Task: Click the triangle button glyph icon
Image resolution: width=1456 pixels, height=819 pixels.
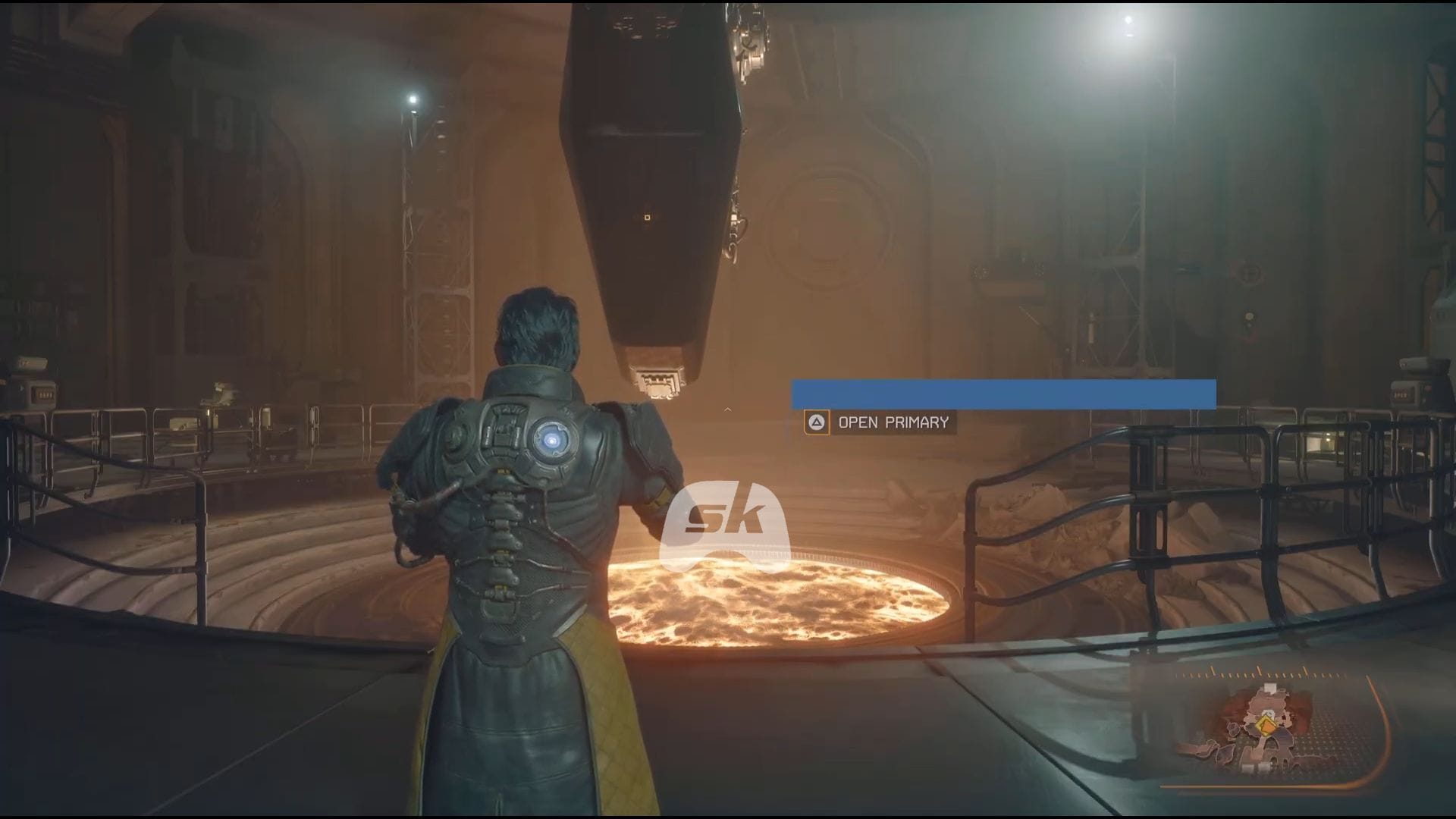Action: tap(816, 422)
